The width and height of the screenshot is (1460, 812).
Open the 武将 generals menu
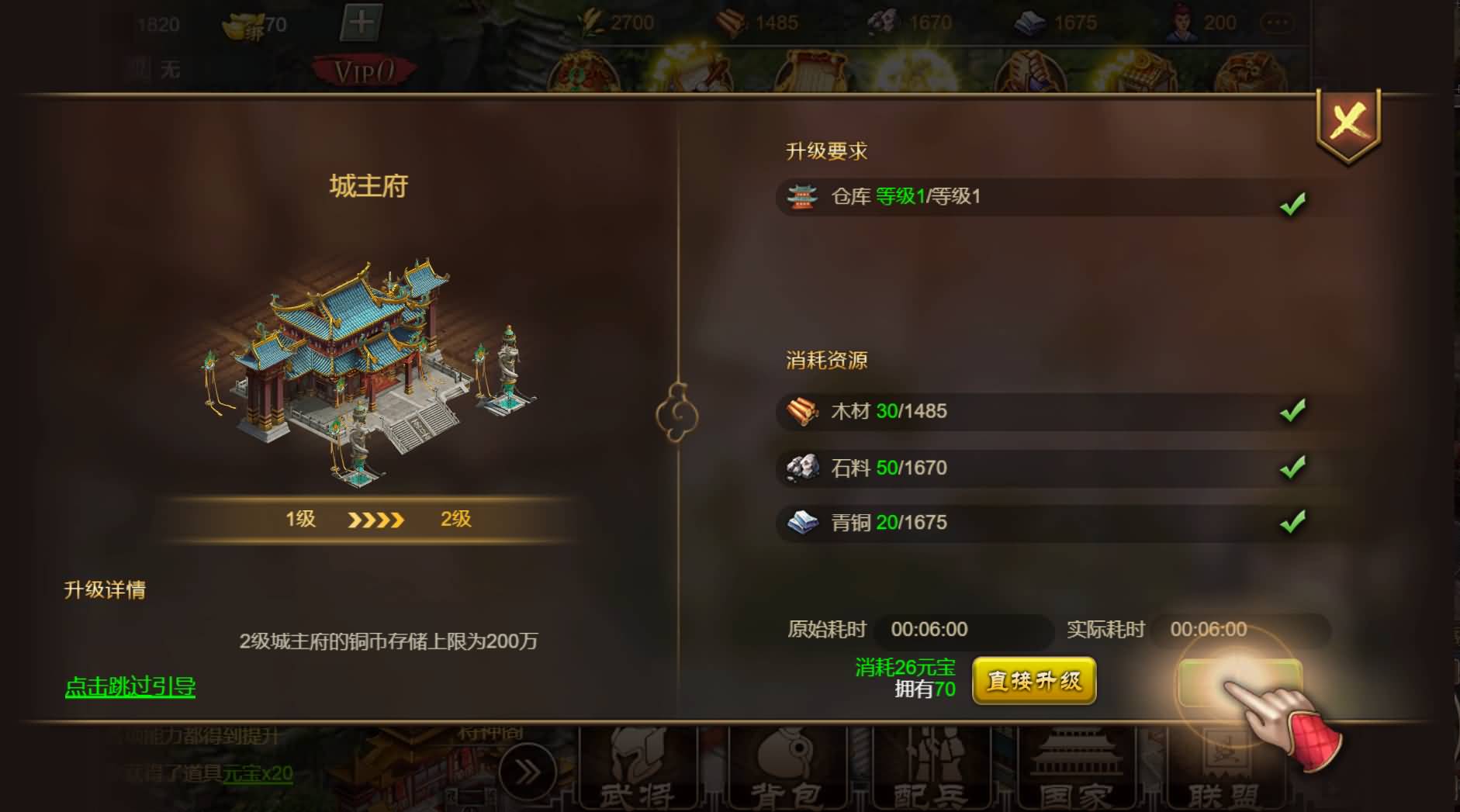coord(637,772)
